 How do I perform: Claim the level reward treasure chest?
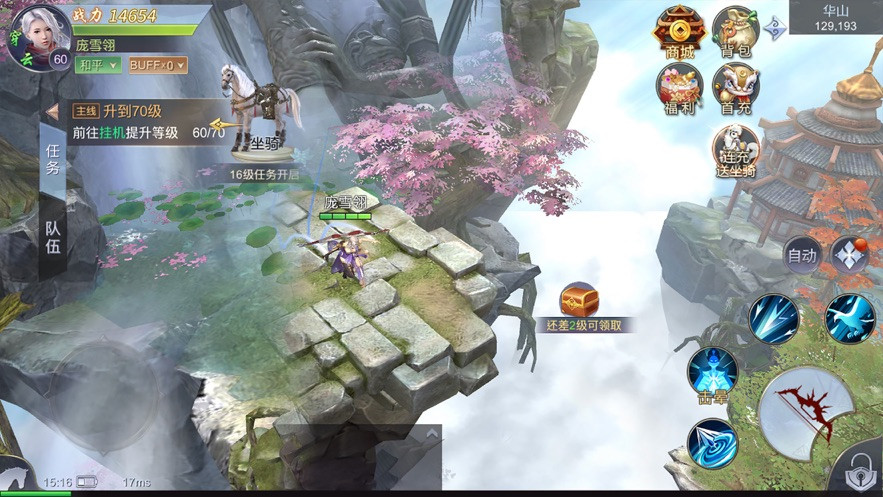(579, 299)
